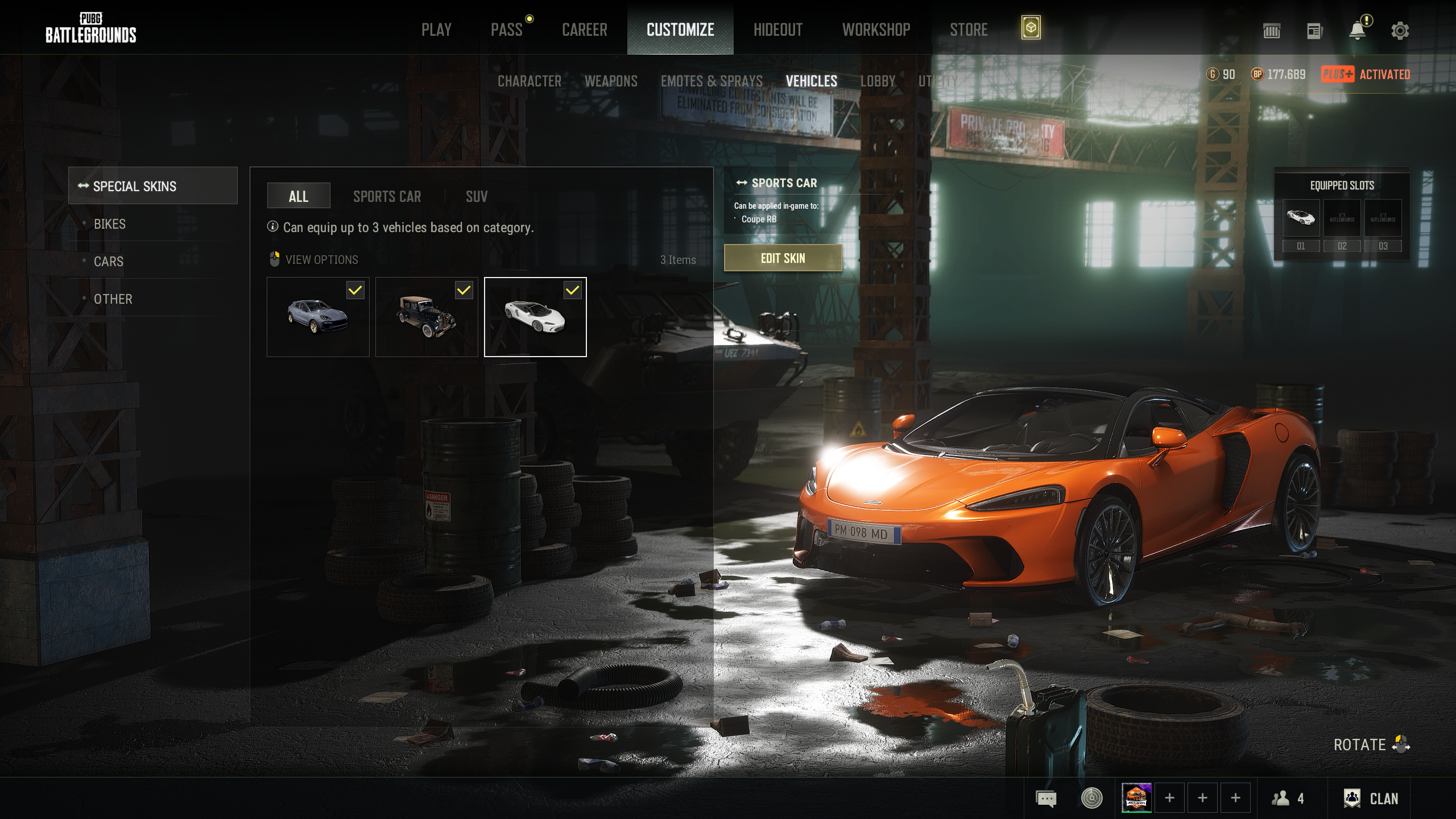The width and height of the screenshot is (1456, 819).
Task: Open the WORKSHOP tab
Action: coord(876,30)
